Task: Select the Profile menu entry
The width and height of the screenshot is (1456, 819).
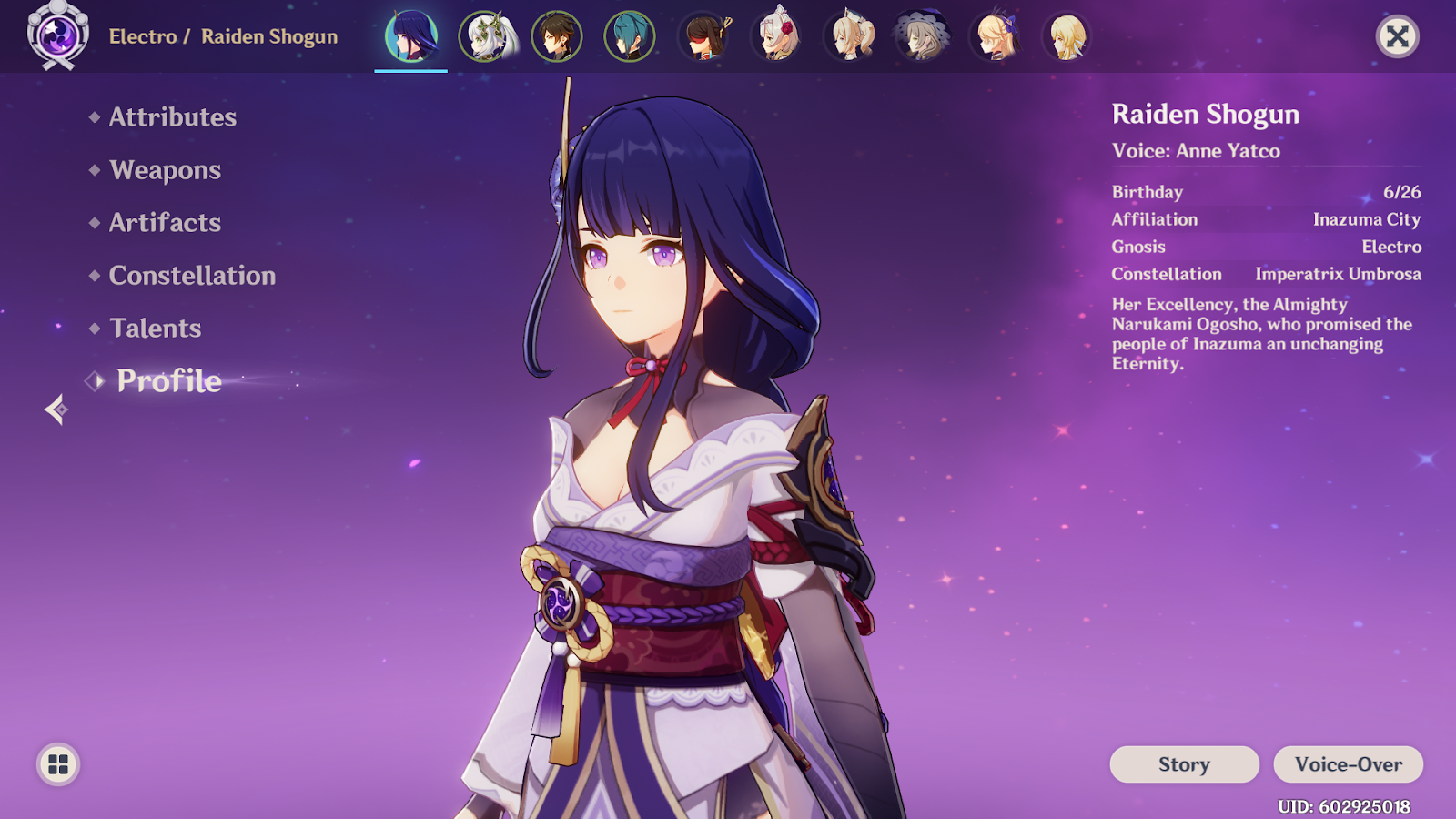Action: coord(168,381)
